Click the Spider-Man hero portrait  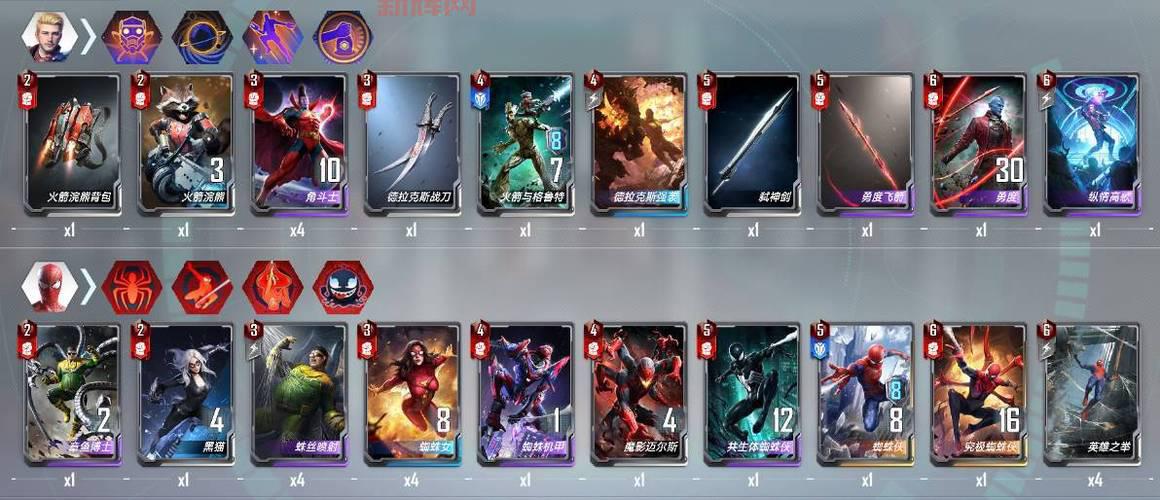(48, 287)
